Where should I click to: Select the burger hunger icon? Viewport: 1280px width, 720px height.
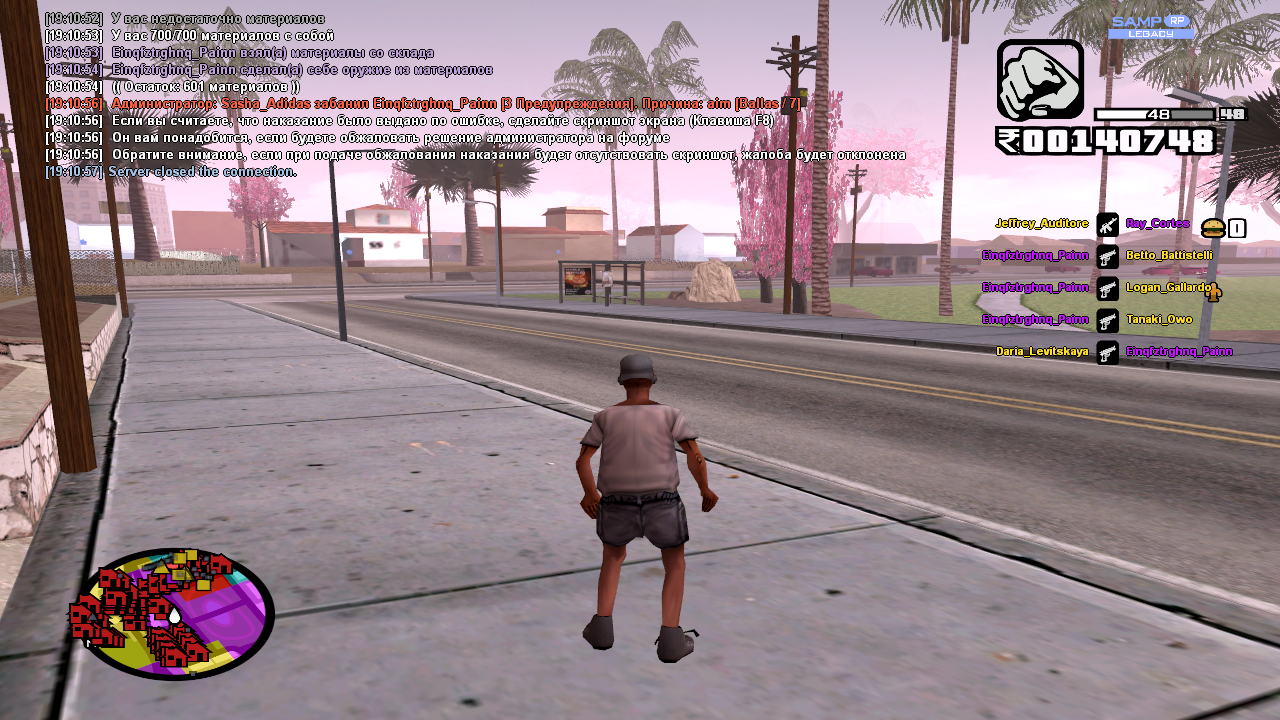[1213, 228]
